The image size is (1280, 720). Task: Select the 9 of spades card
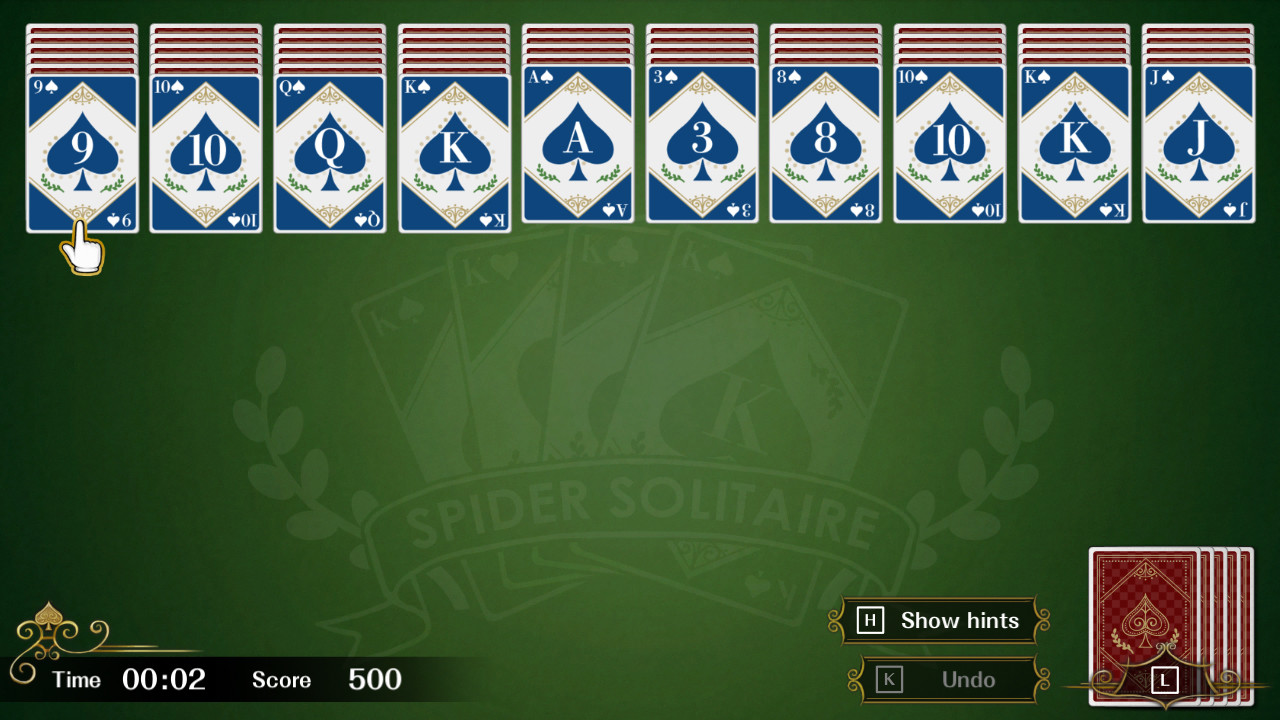tap(81, 150)
